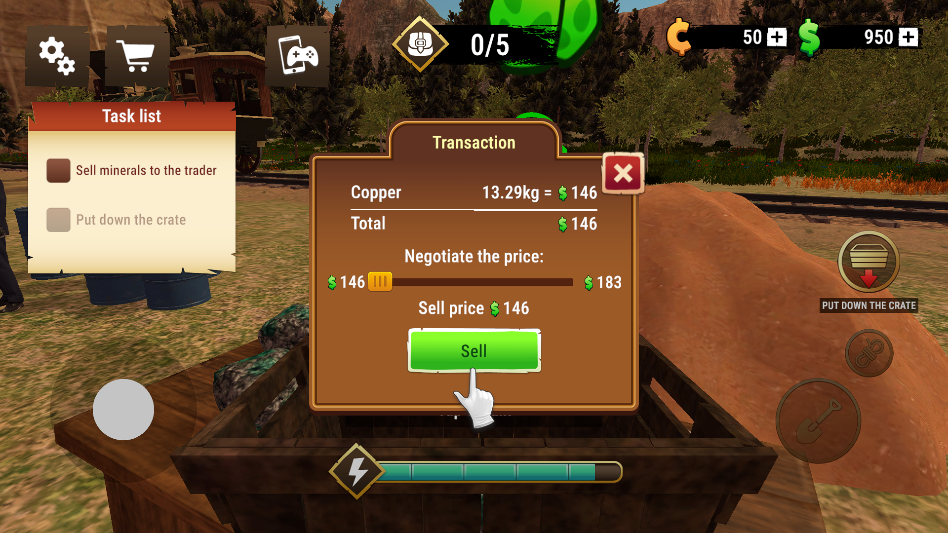Tap the virtual joystick thumb pad

click(x=123, y=409)
